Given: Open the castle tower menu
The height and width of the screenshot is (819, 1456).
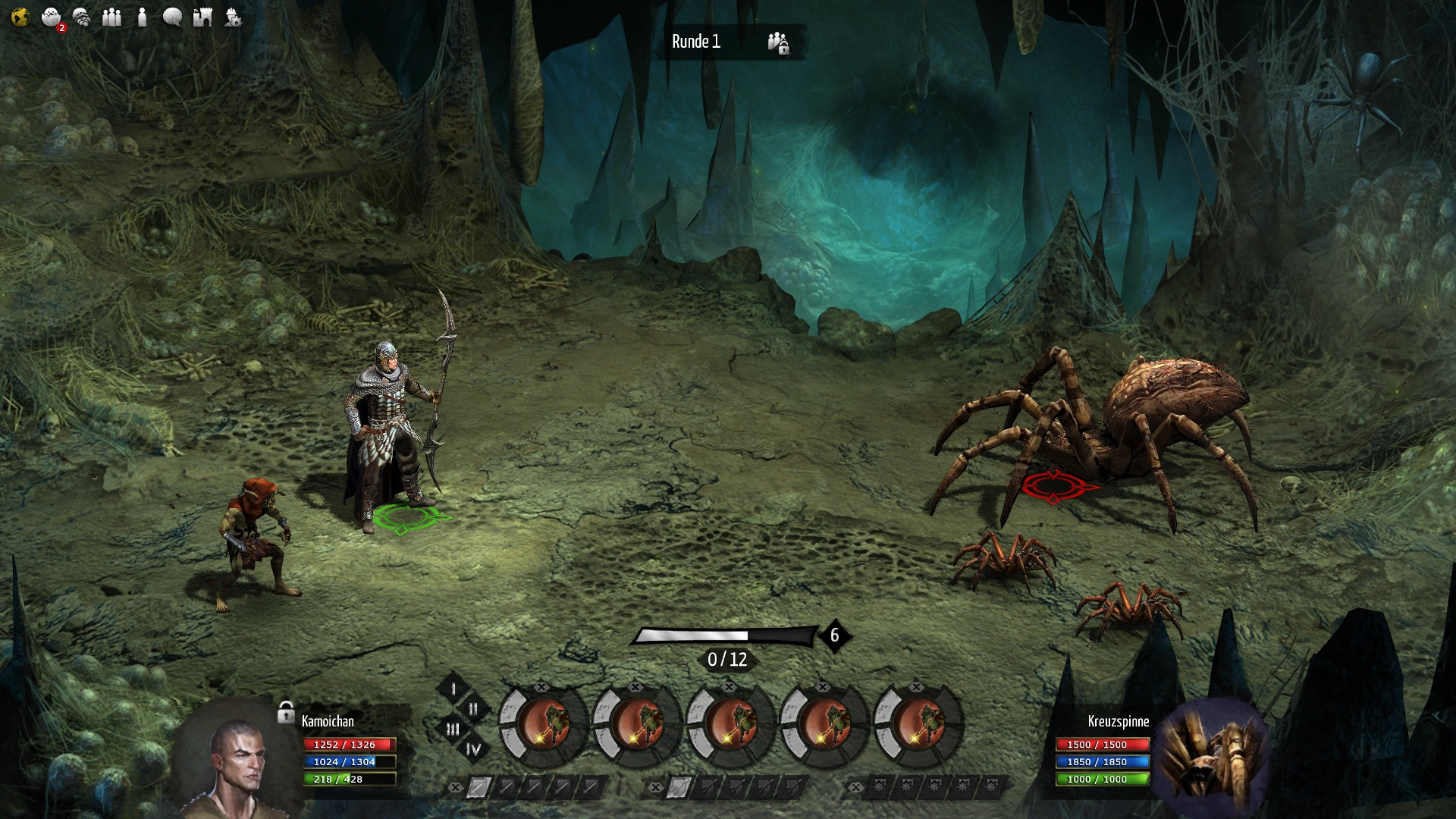Looking at the screenshot, I should (202, 17).
